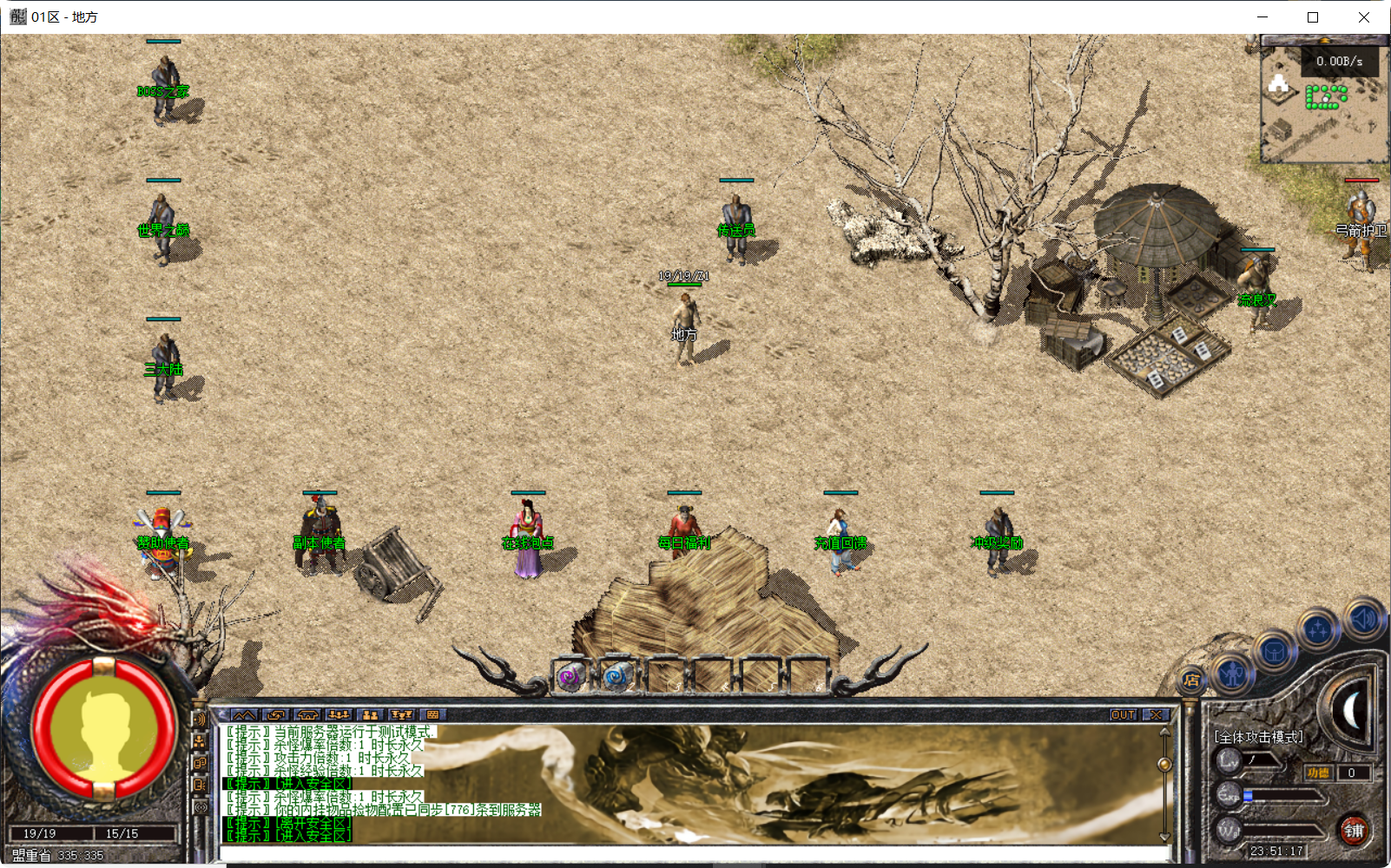Open the bag inventory icon
The width and height of the screenshot is (1391, 868).
[x=1274, y=650]
